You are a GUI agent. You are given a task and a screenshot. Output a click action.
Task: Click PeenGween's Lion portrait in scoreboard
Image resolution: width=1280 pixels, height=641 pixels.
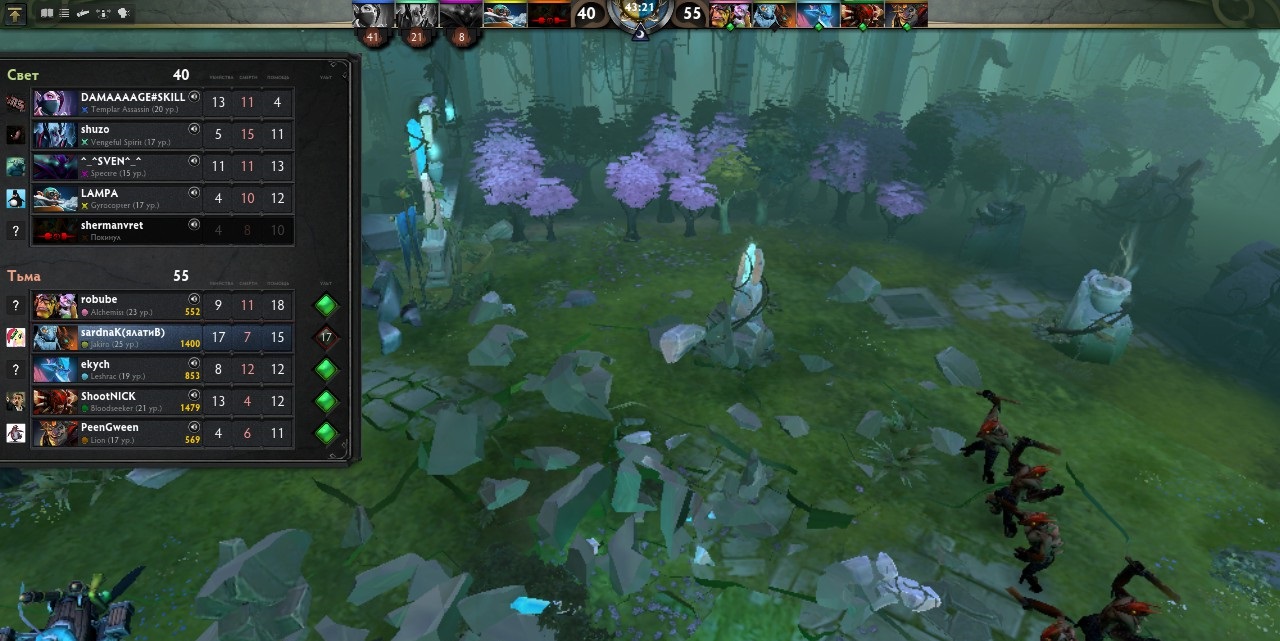tap(55, 433)
